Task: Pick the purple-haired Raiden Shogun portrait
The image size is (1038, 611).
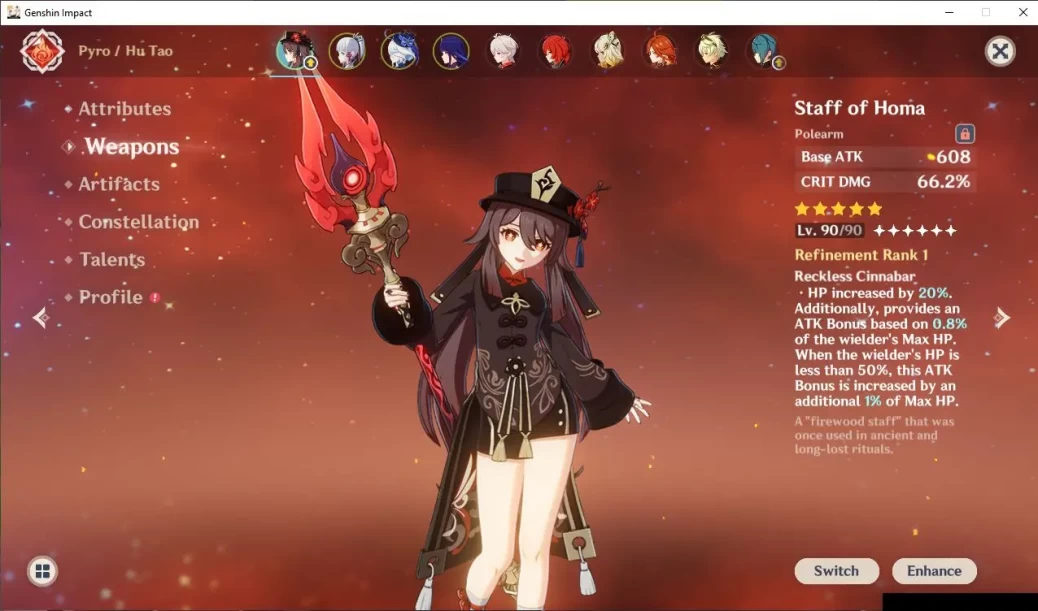Action: (451, 50)
